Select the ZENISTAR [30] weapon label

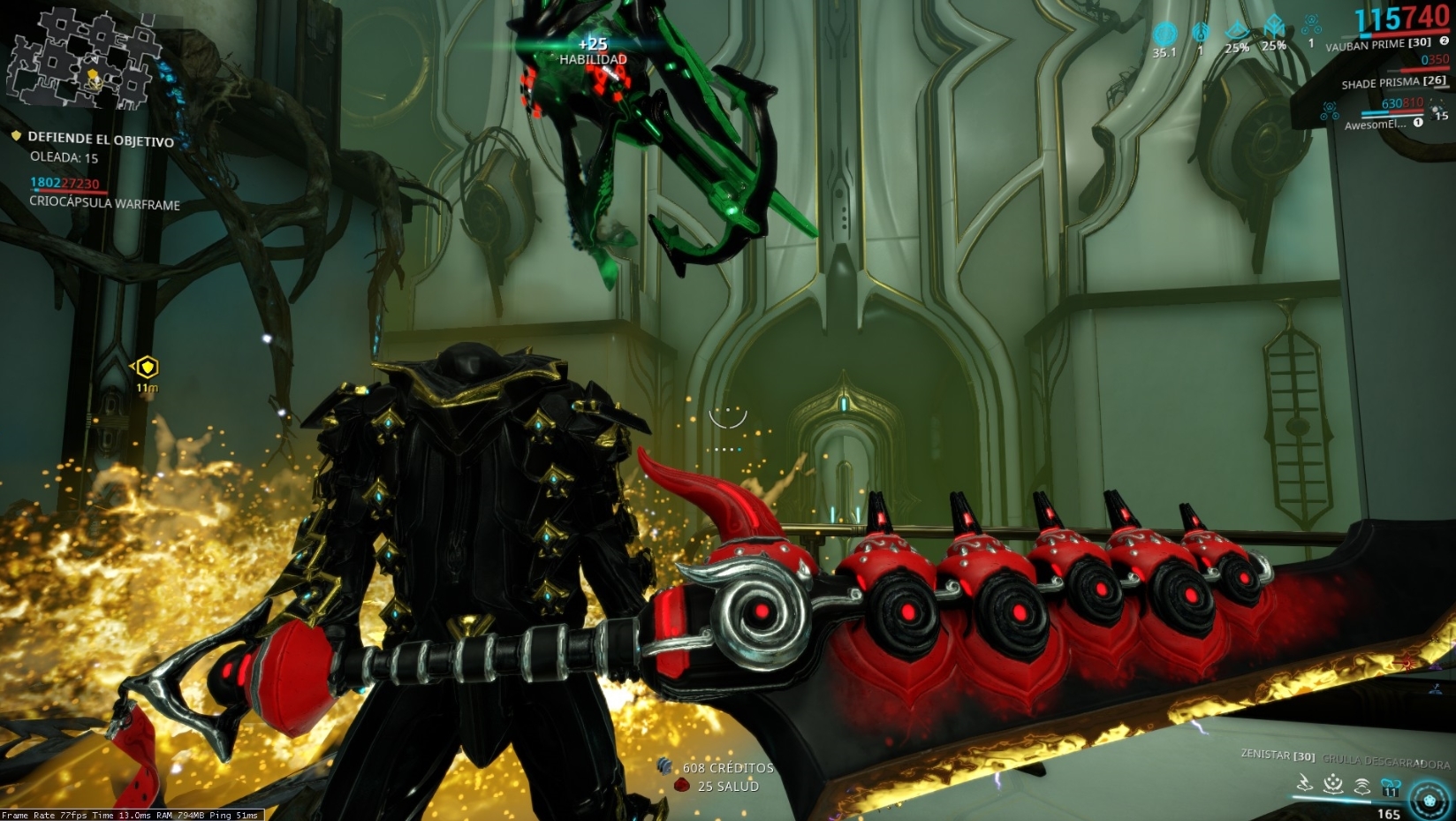coord(1278,756)
